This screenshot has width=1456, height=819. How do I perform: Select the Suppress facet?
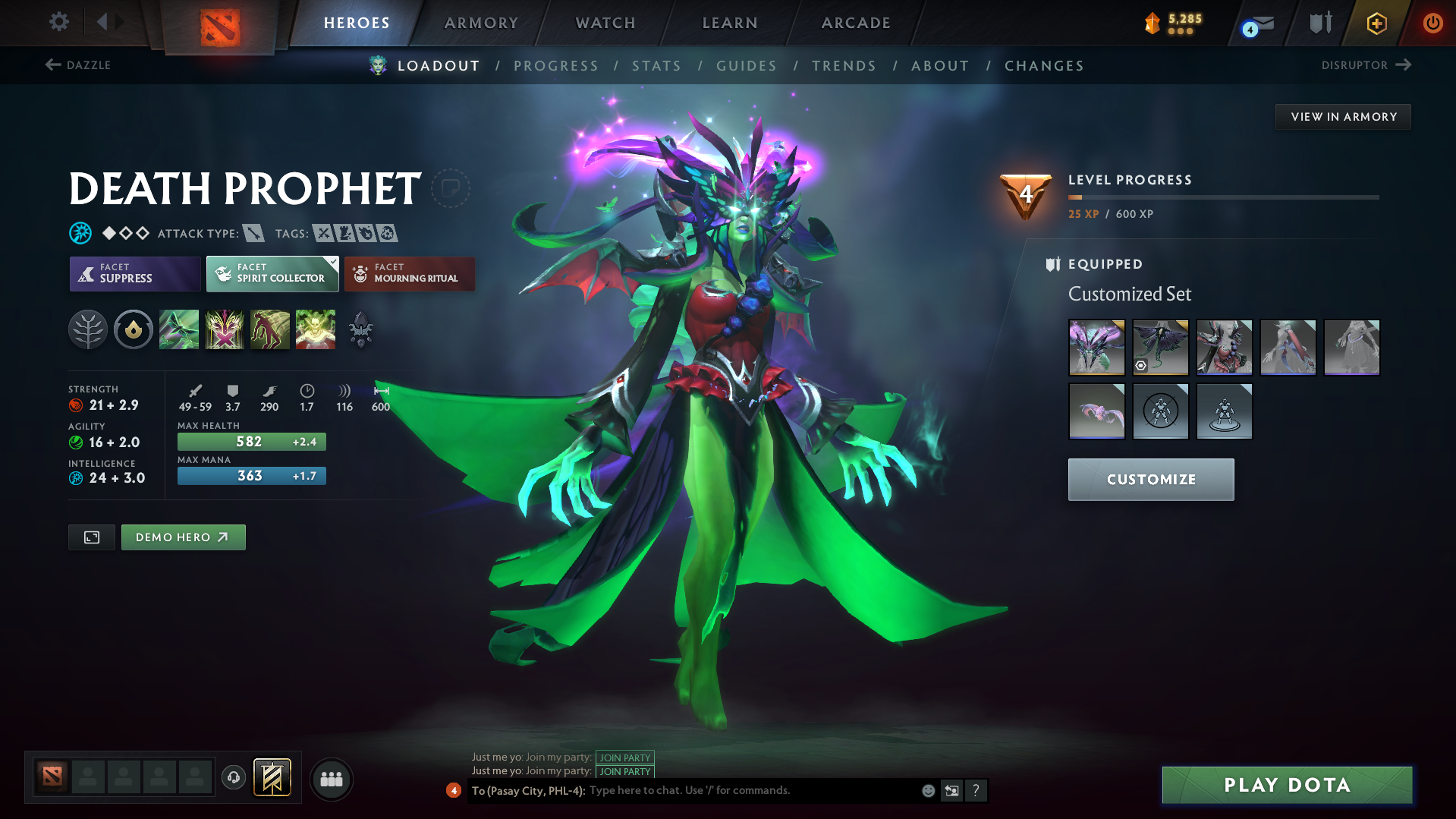tap(134, 273)
